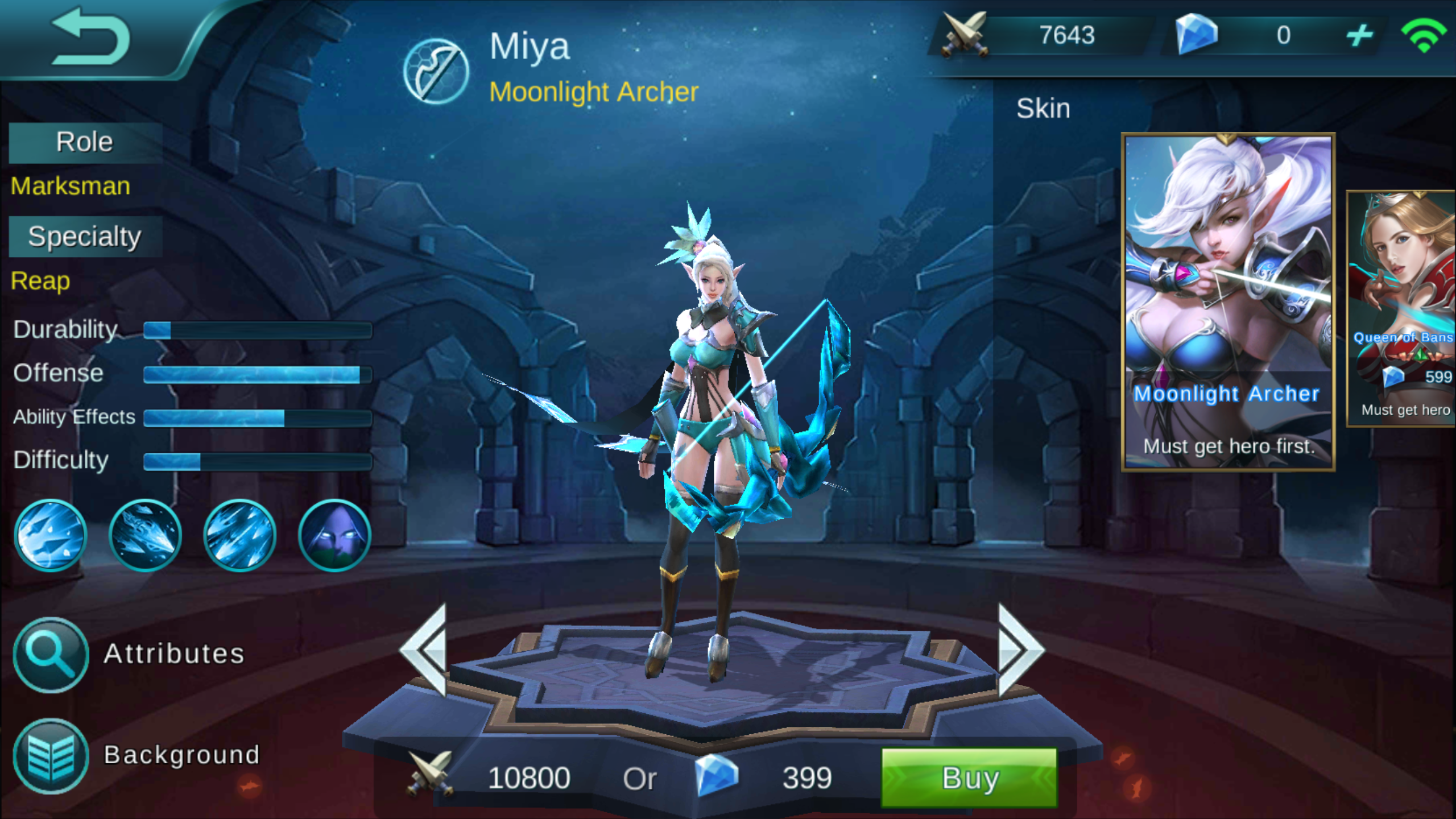Open the Role label panel

84,142
